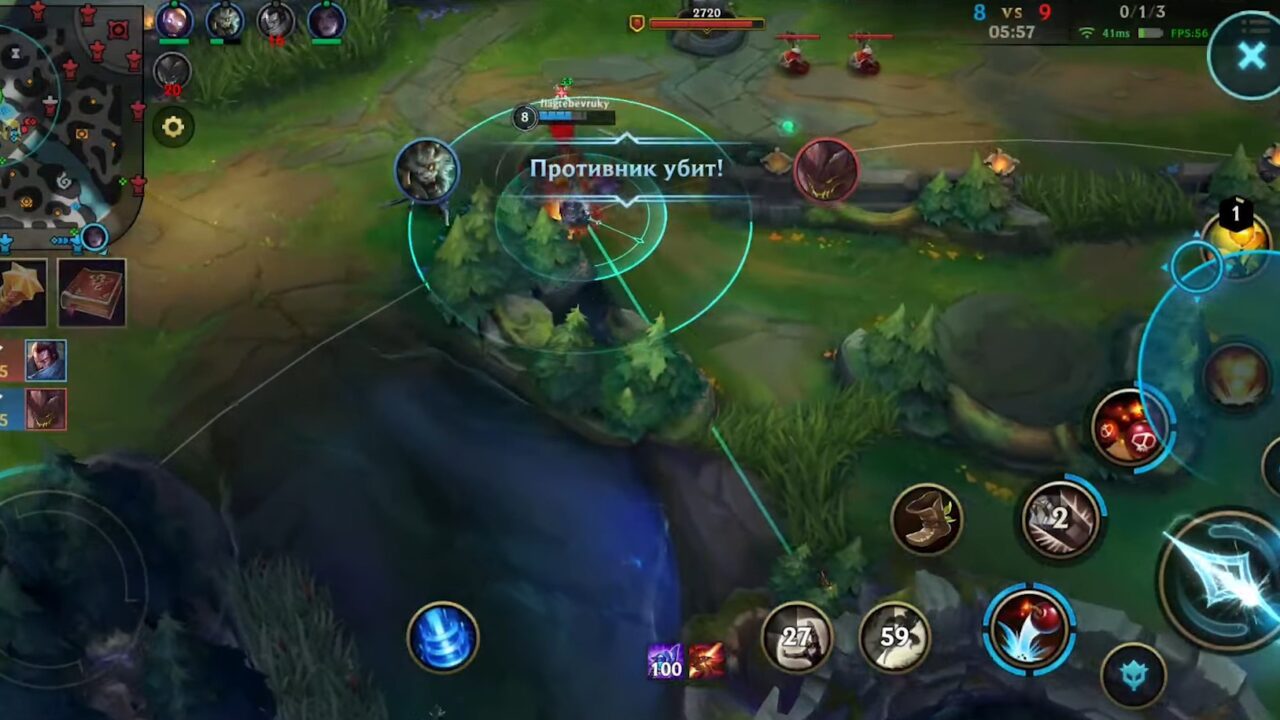
Task: Tap the dead ally portrait respawning in 20 seconds
Action: pyautogui.click(x=172, y=70)
